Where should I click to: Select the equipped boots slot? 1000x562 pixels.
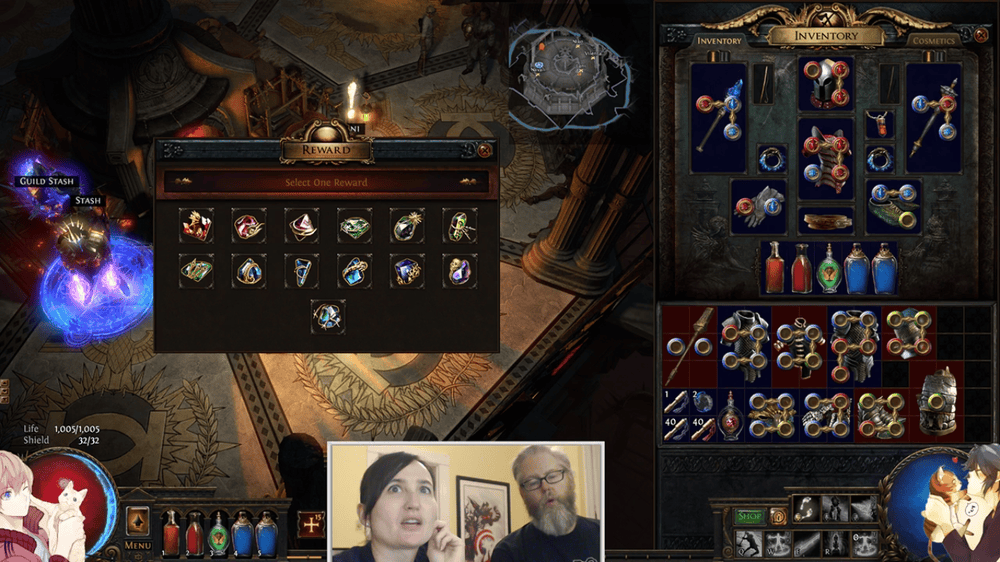pos(893,204)
